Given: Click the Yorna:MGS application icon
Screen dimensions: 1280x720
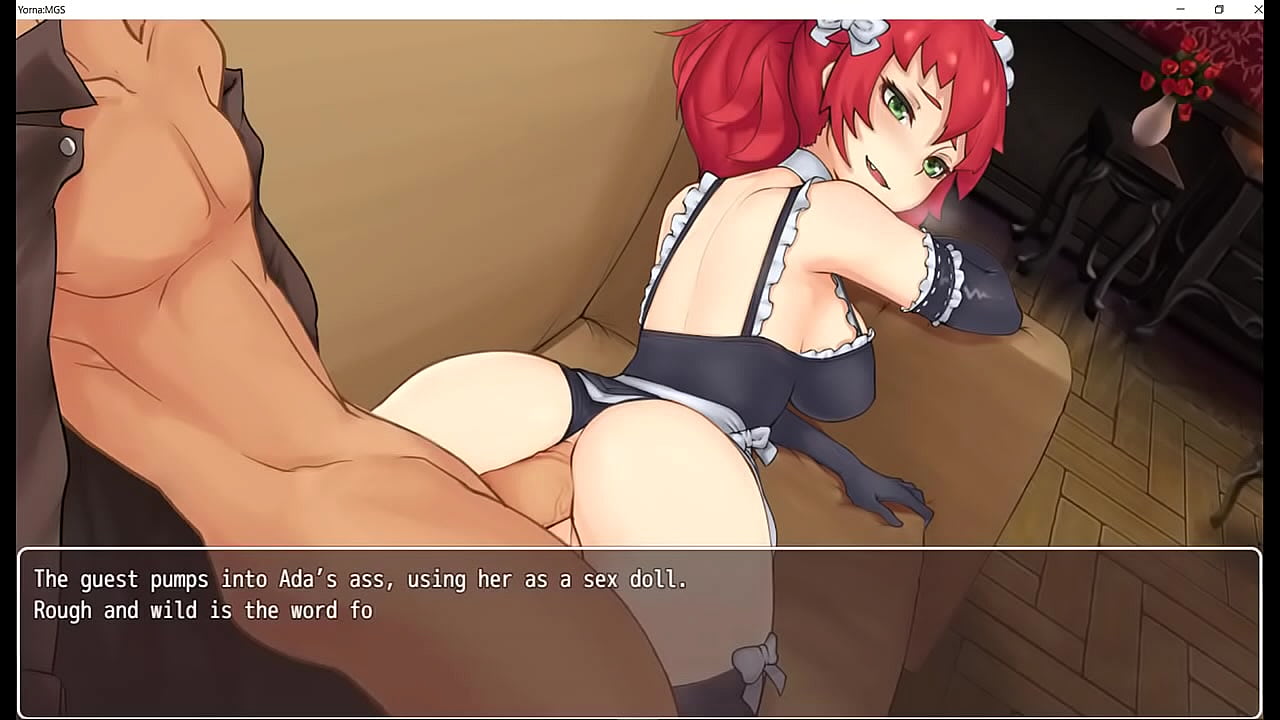Looking at the screenshot, I should click(8, 9).
